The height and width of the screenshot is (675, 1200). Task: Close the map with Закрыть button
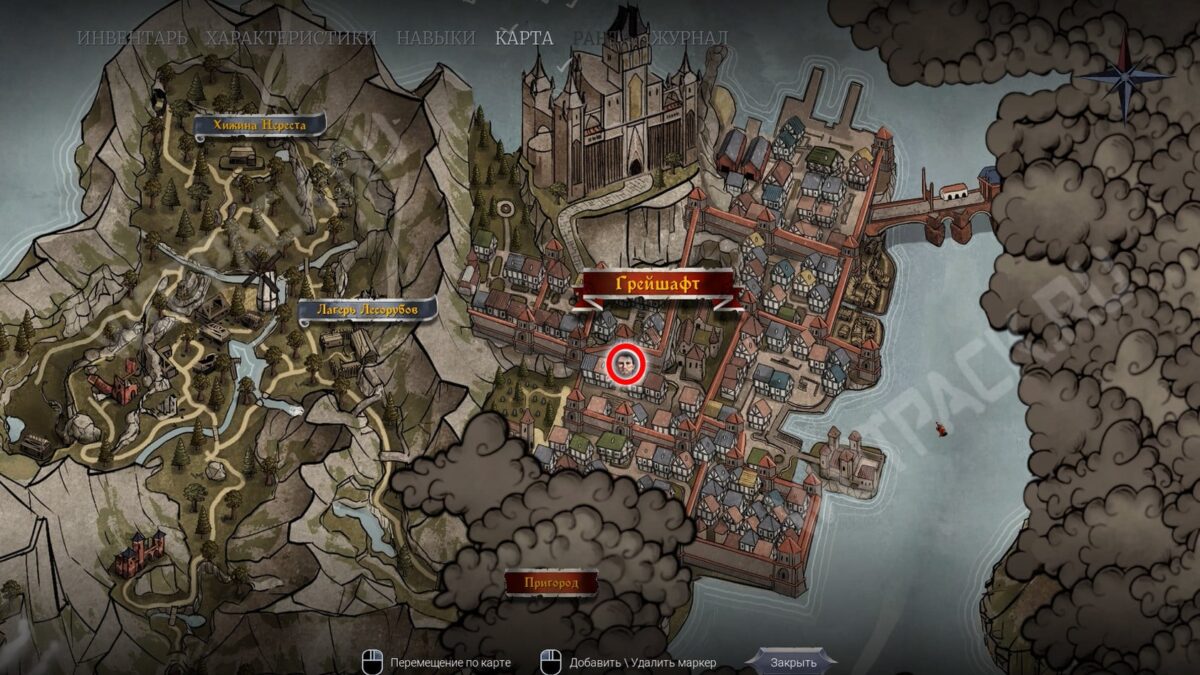793,661
